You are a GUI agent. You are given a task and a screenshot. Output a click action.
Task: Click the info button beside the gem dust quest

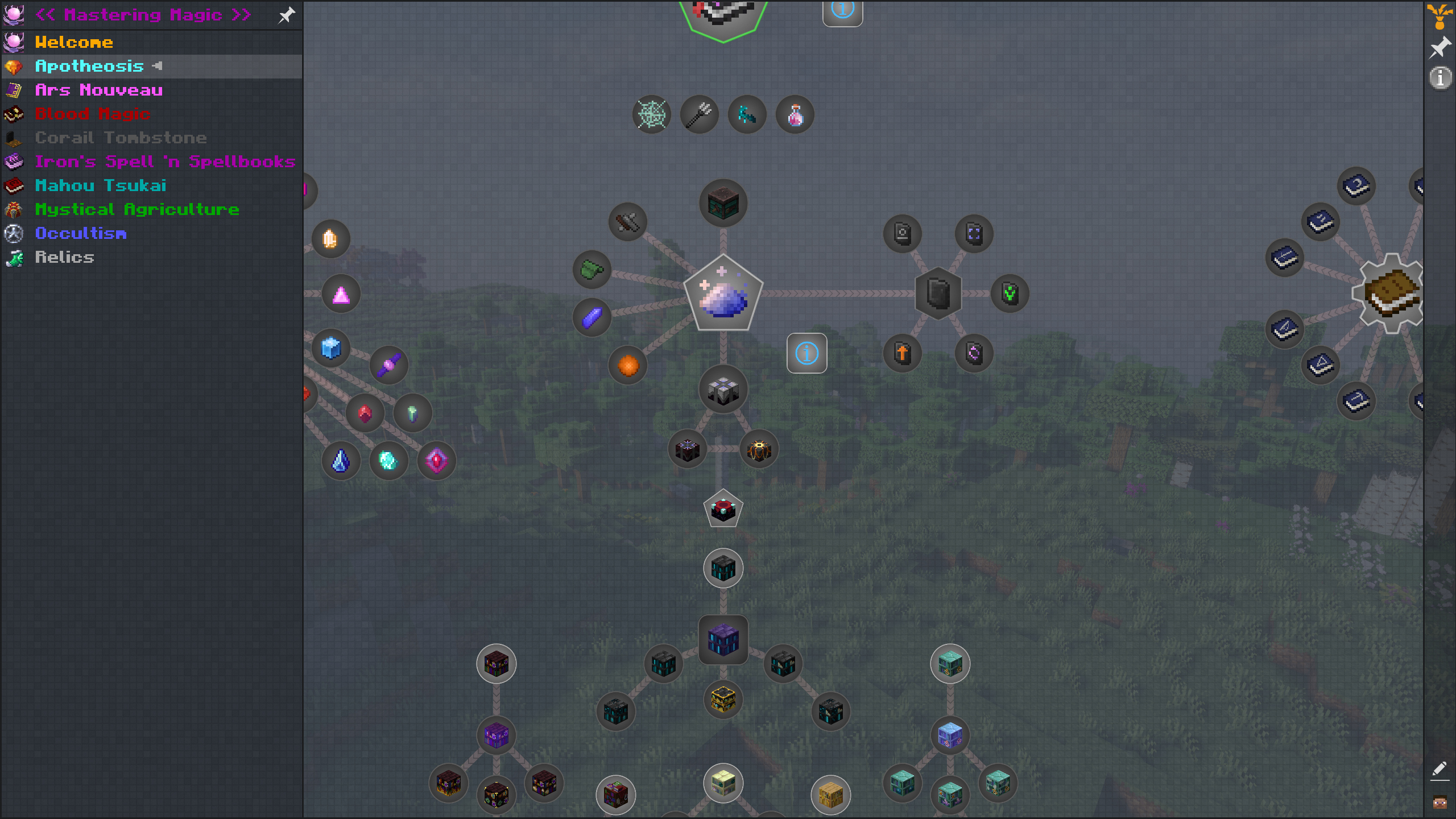coord(806,353)
